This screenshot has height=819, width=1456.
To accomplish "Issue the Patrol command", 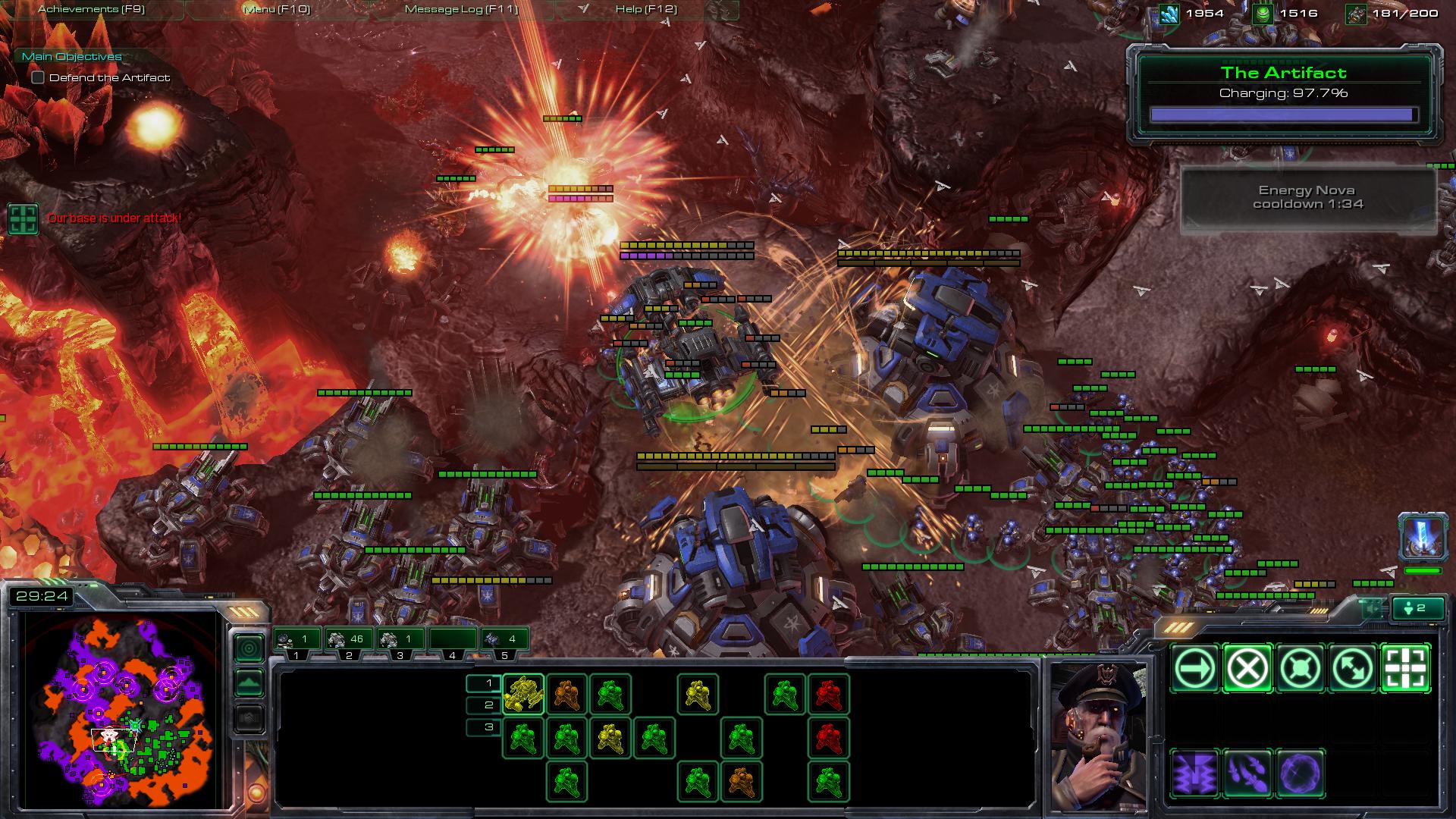I will point(1354,668).
